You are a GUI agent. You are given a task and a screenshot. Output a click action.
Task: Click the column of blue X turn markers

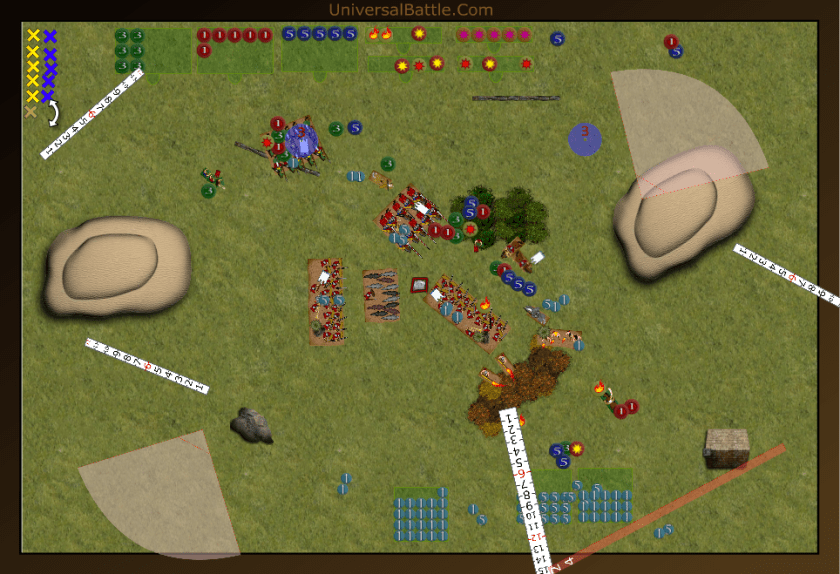[49, 66]
